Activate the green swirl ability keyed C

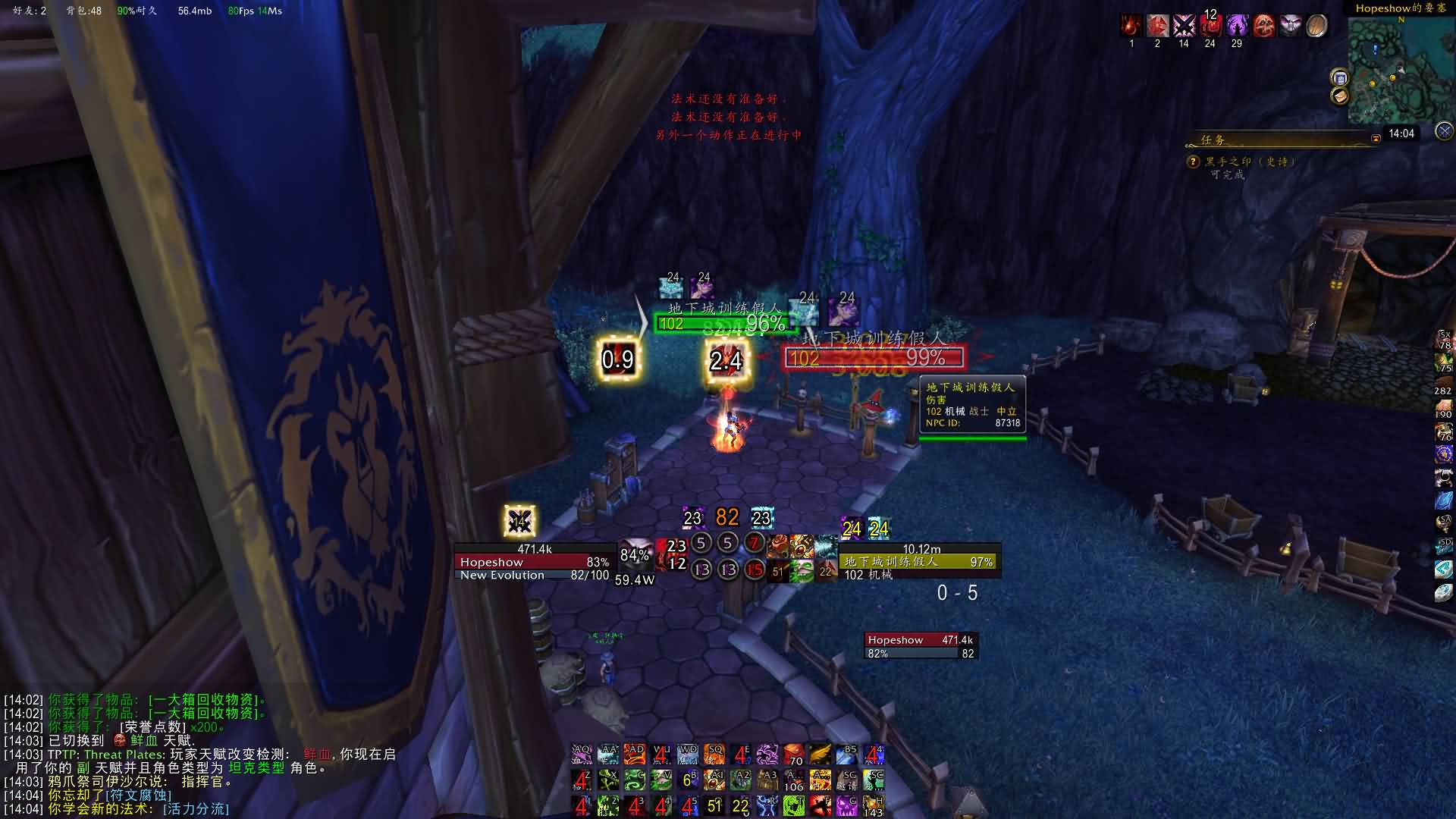coord(634,780)
